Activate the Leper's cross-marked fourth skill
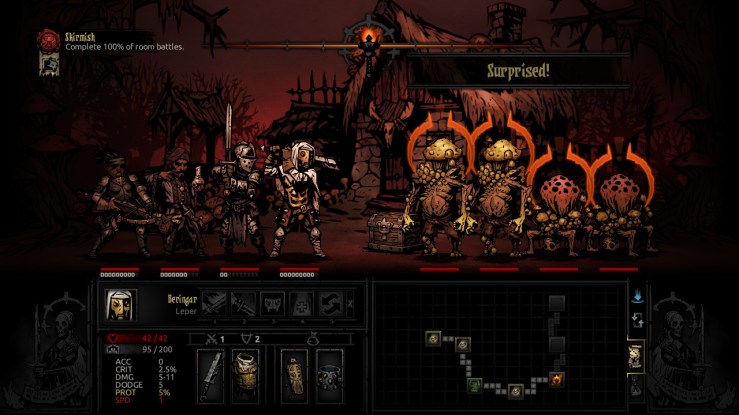Viewport: 739px width, 415px height. pos(300,303)
